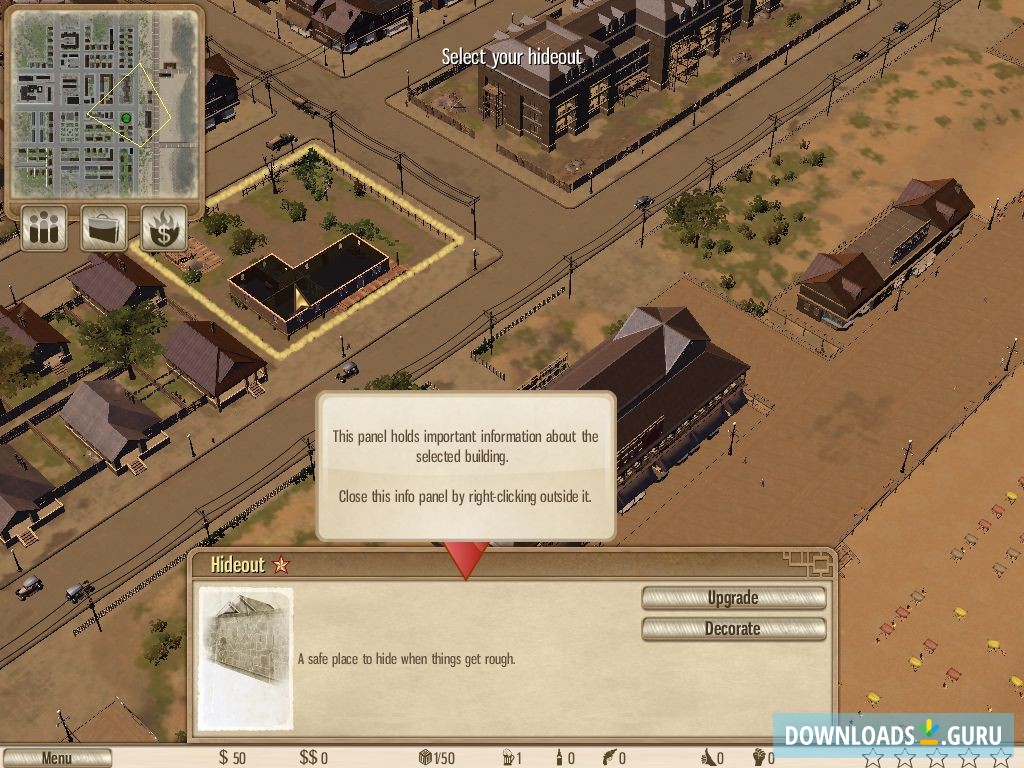Select the burning dollar icon

164,228
